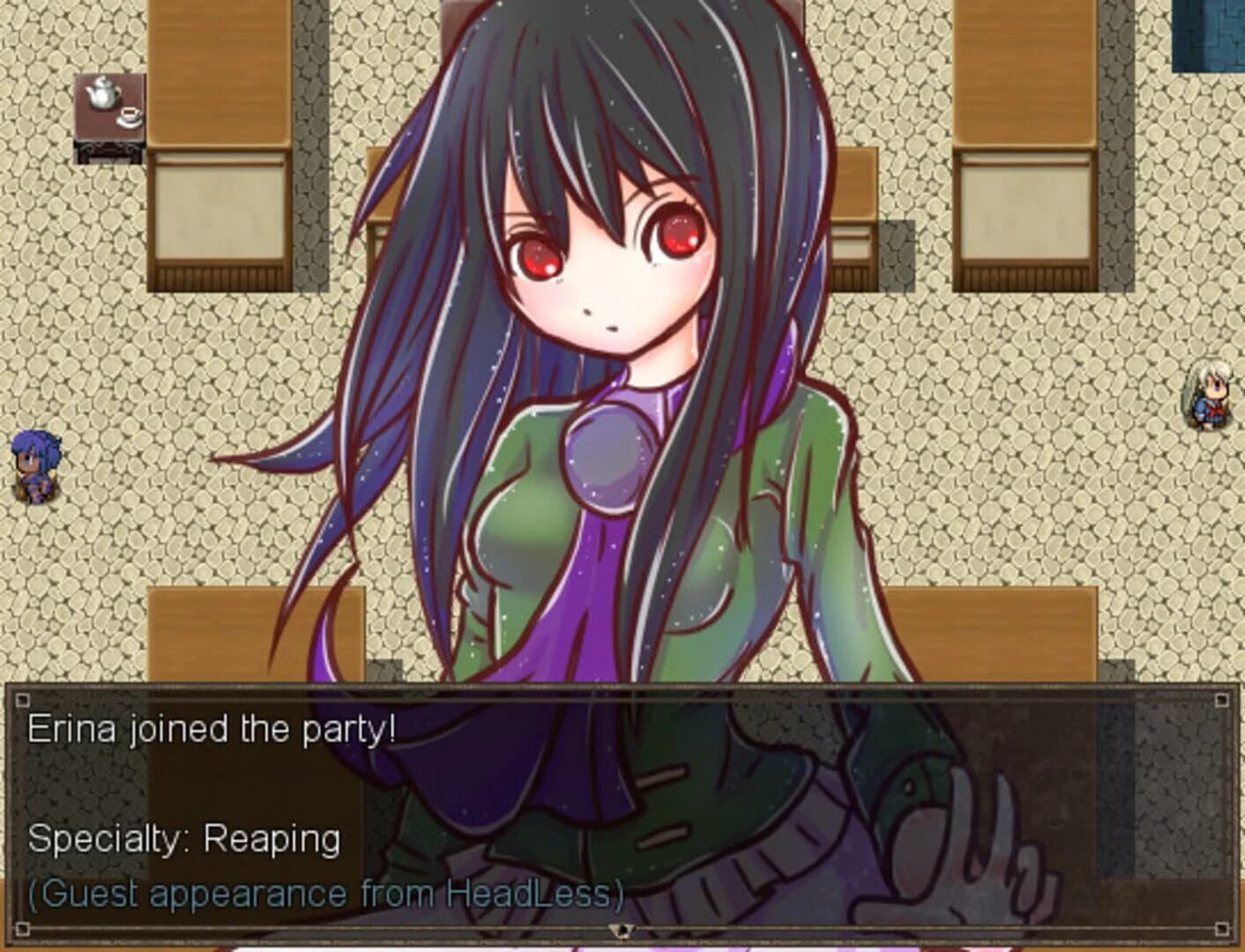Viewport: 1245px width, 952px height.
Task: Click the teacup beside the teapot
Action: [130, 116]
